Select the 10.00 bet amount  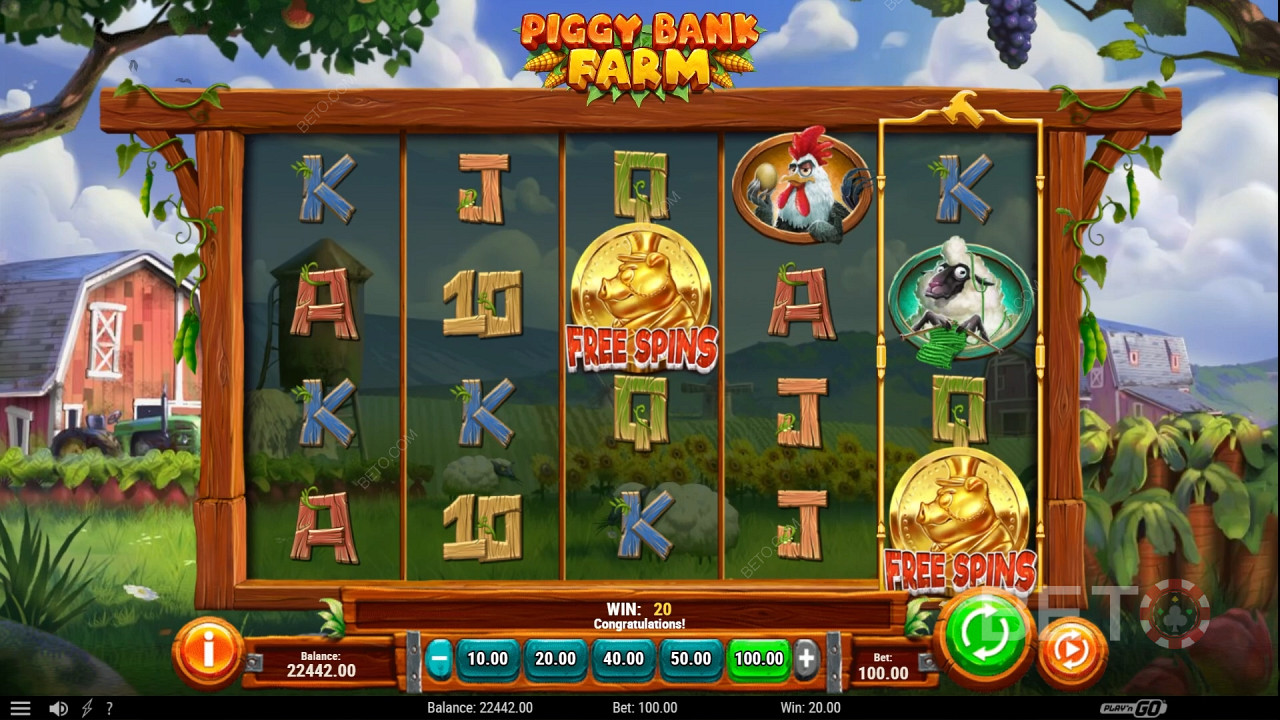(x=488, y=659)
